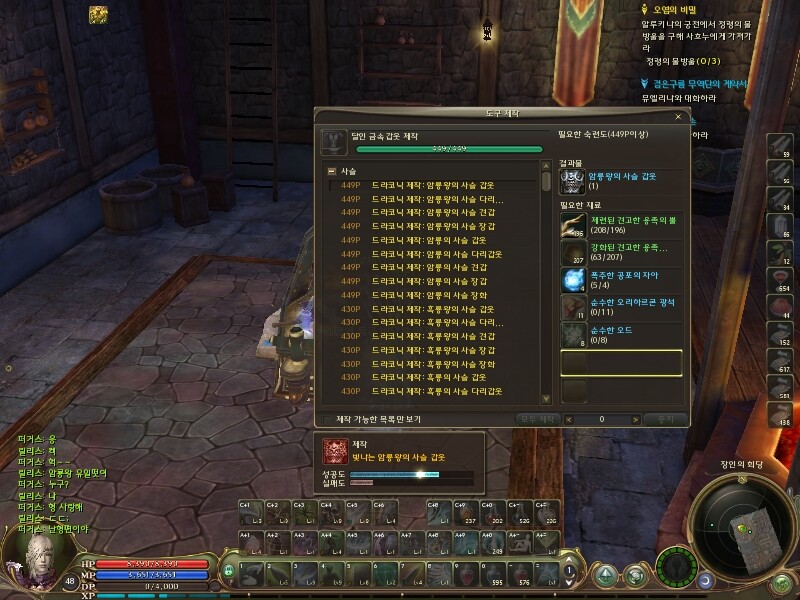Screen dimensions: 800x600
Task: Select the 폭주한 공포의 자아 material icon
Action: (x=573, y=280)
